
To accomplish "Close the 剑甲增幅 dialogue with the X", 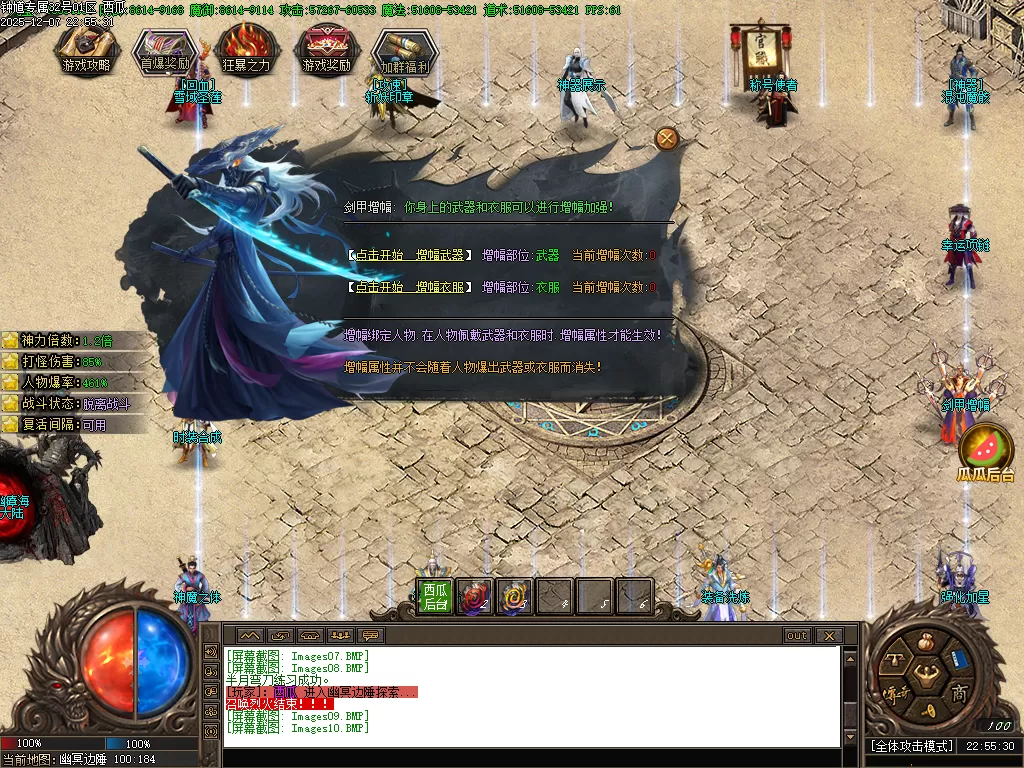I will coord(667,138).
